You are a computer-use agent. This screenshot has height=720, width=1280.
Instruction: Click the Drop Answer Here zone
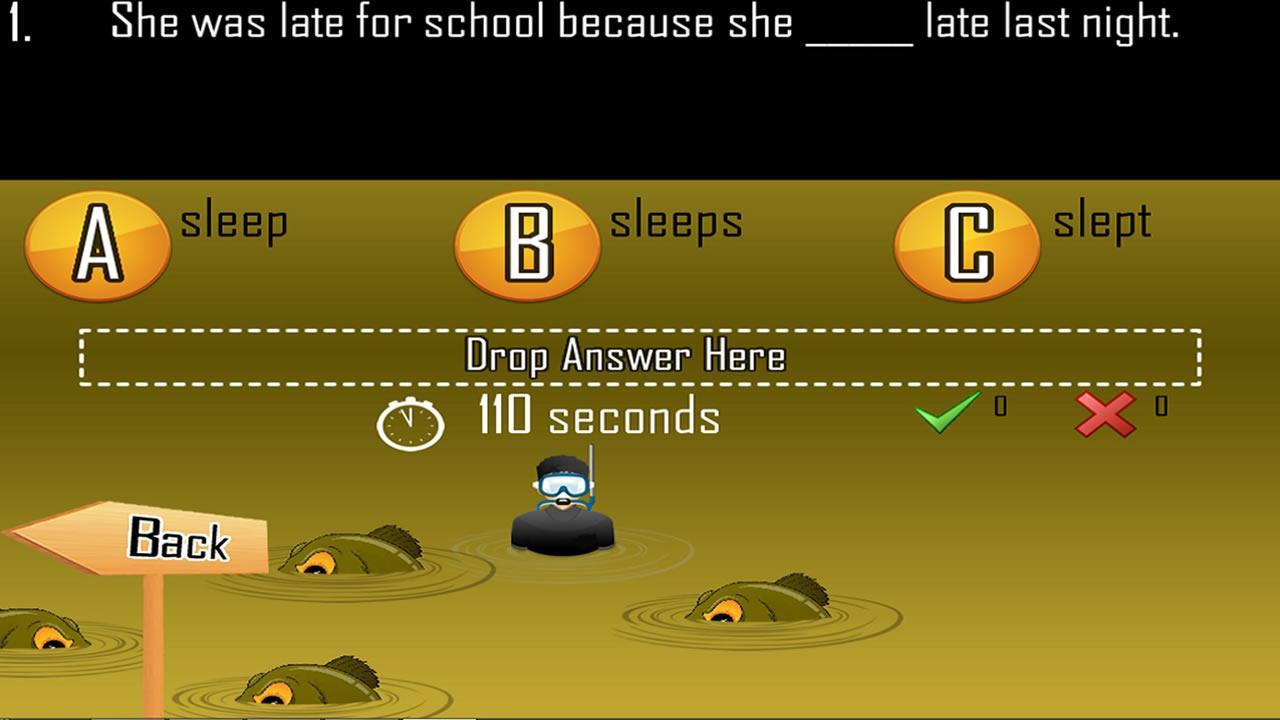640,356
